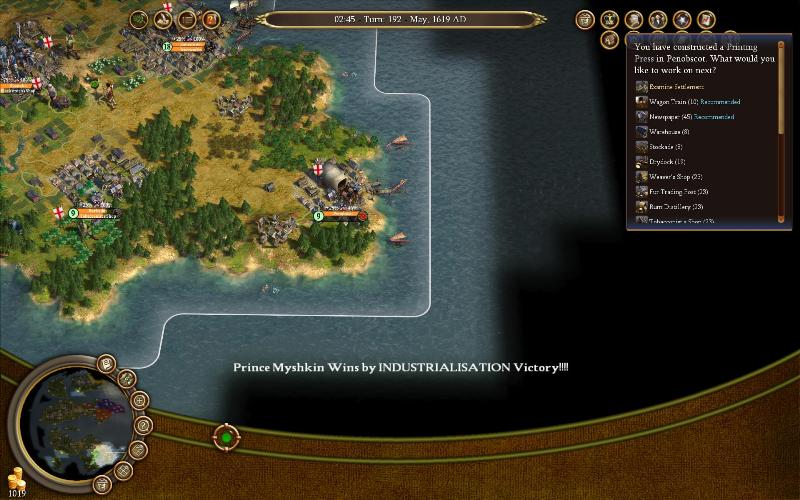Activate the green end-turn button
The height and width of the screenshot is (500, 800).
[227, 437]
